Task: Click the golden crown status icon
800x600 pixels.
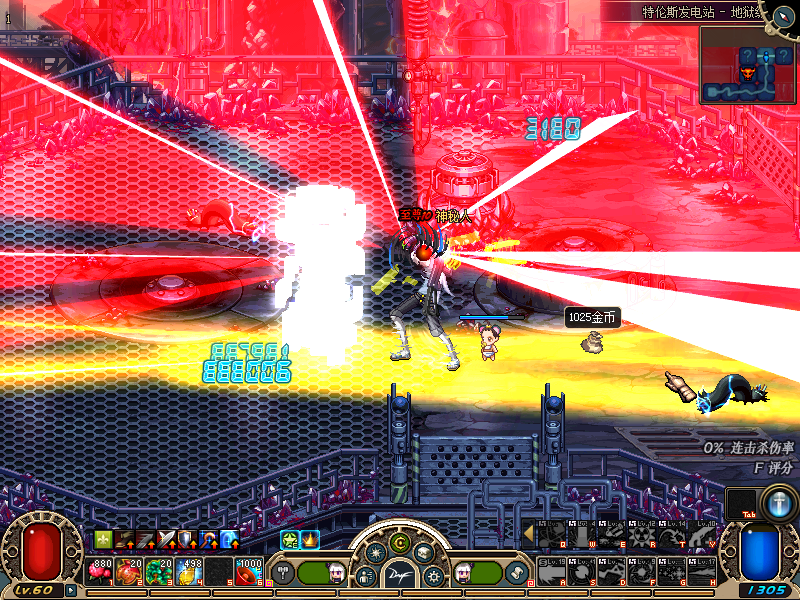Action: tap(309, 540)
